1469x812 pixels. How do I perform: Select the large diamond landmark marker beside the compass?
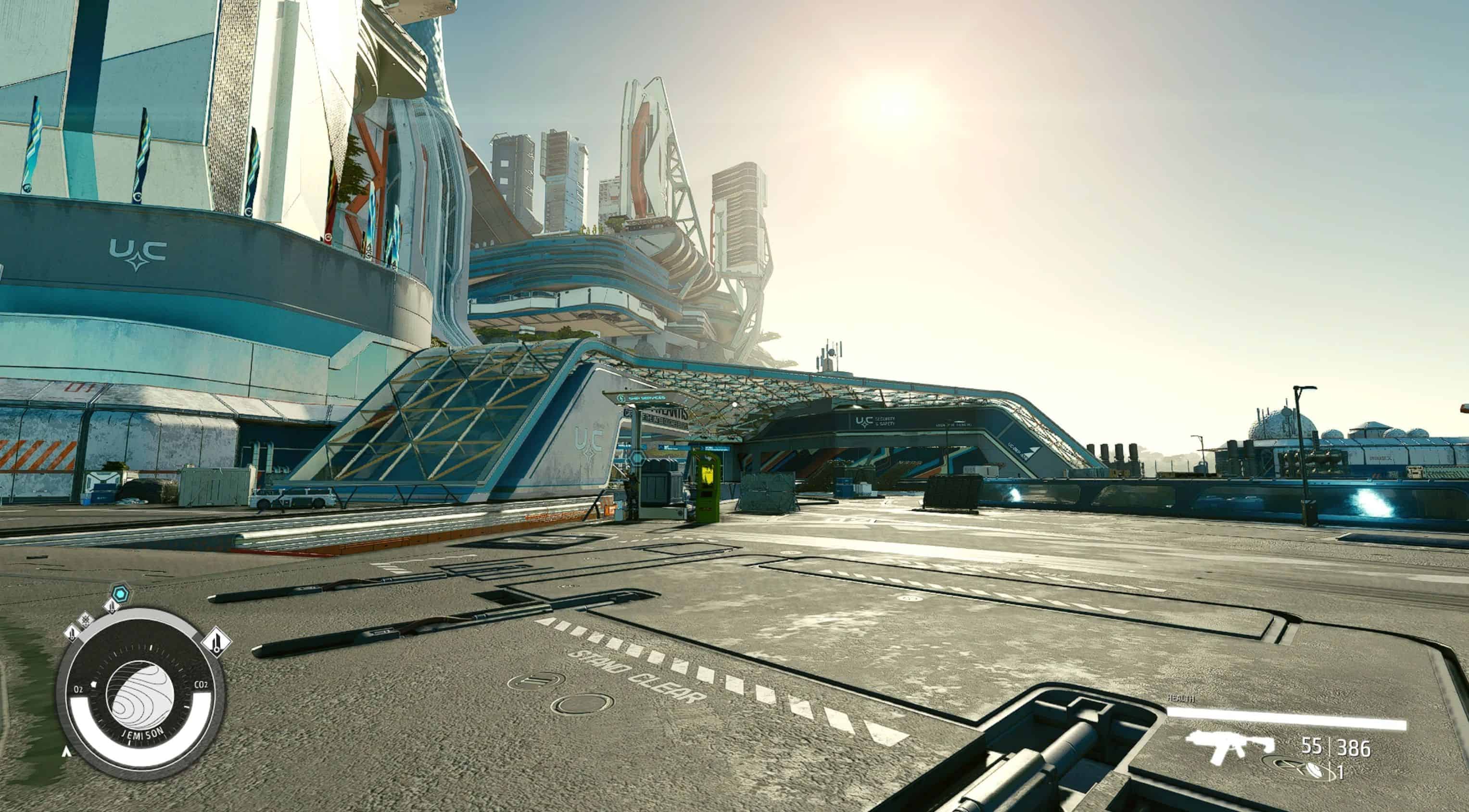[217, 642]
